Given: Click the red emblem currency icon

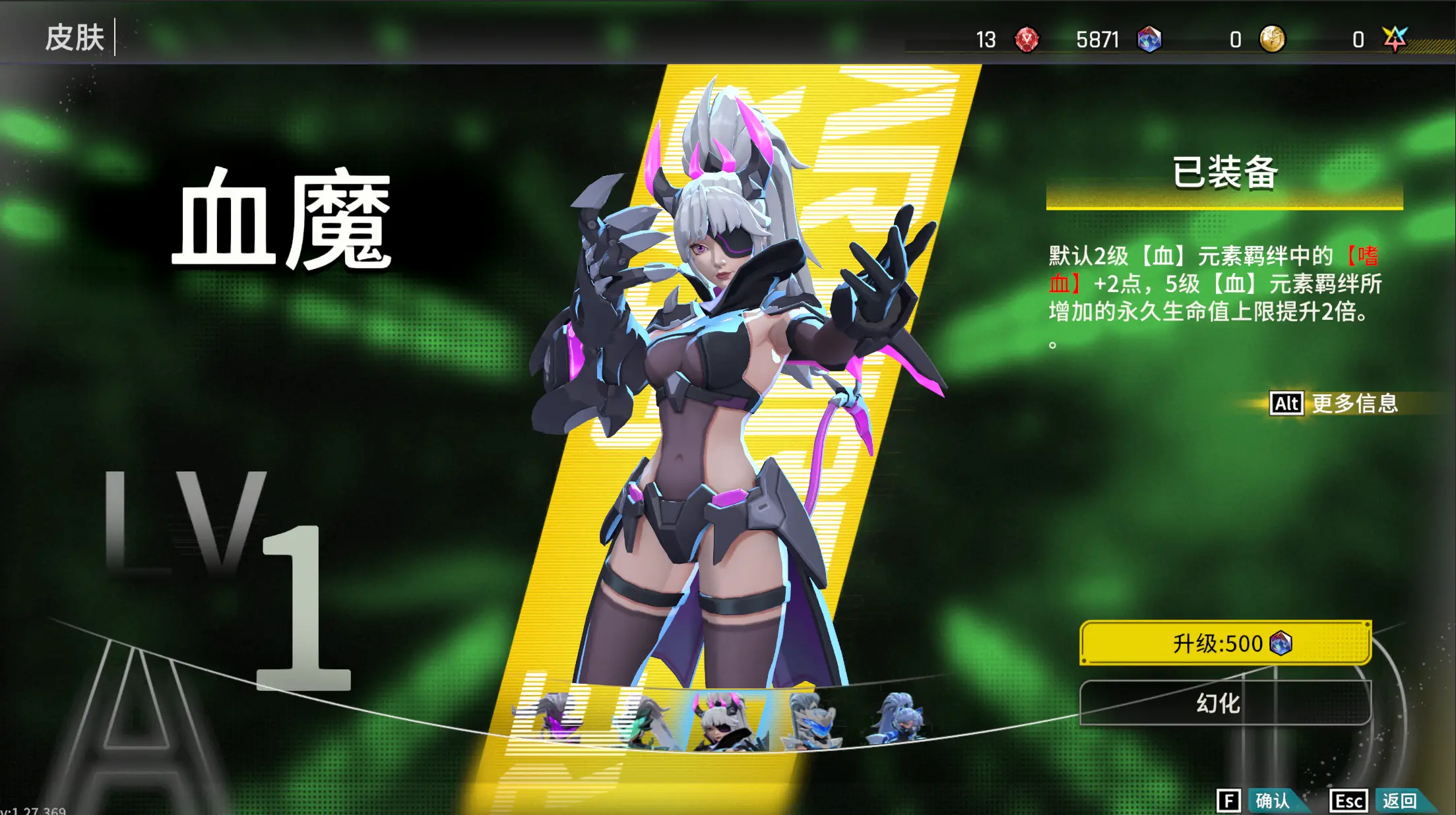Looking at the screenshot, I should [1027, 41].
